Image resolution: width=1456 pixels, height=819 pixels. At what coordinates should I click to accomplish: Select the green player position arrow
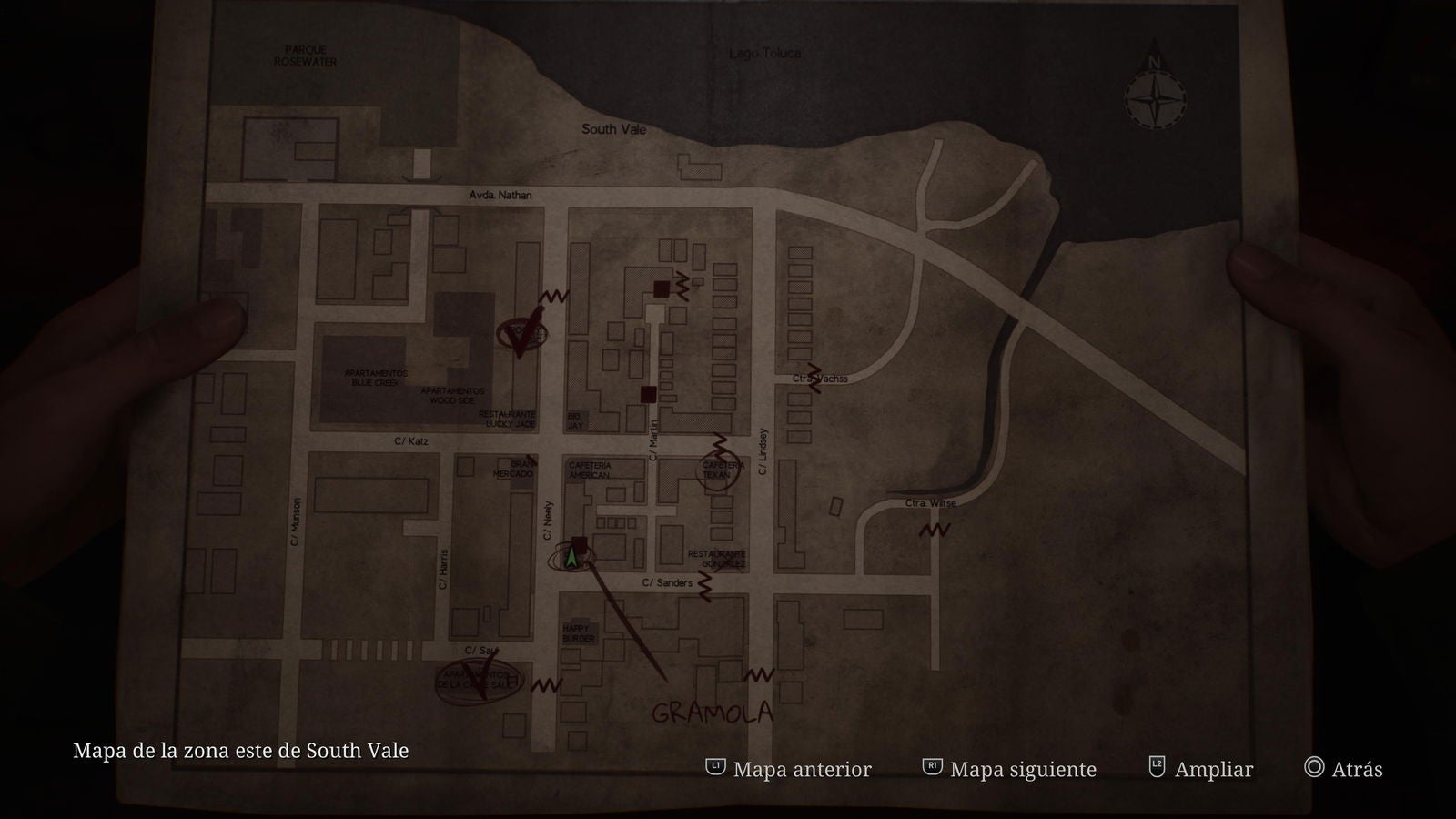coord(571,556)
